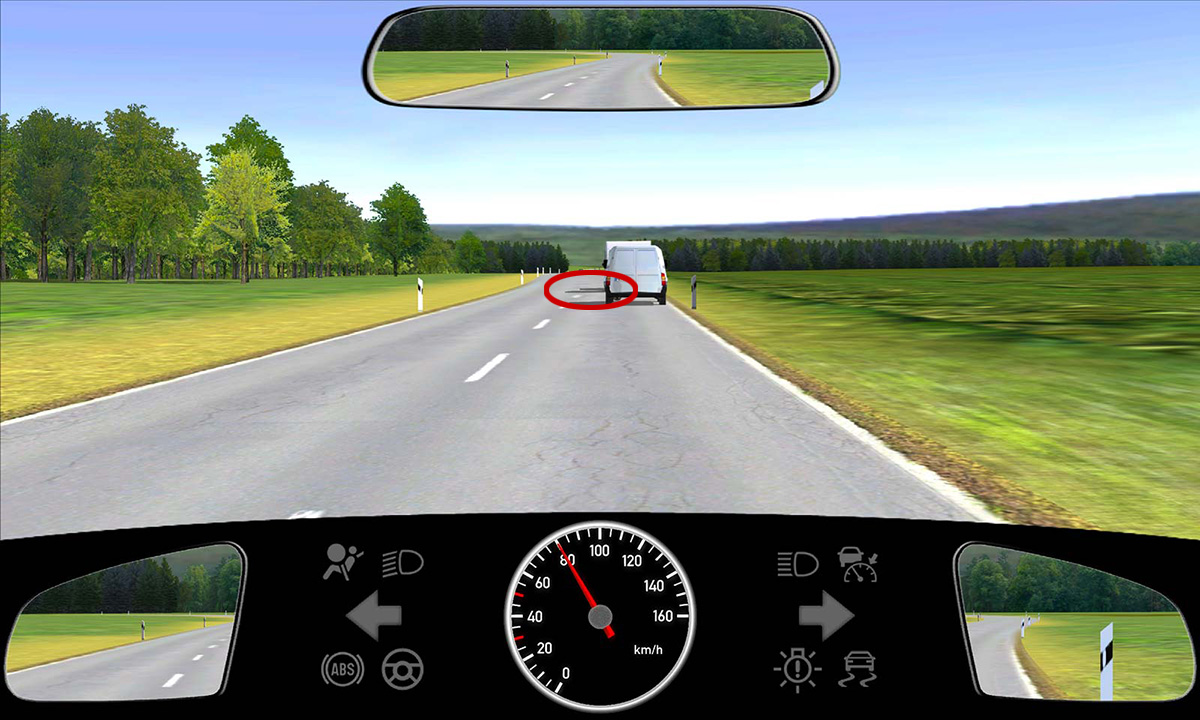Toggle the high beam headlight icon

(797, 564)
